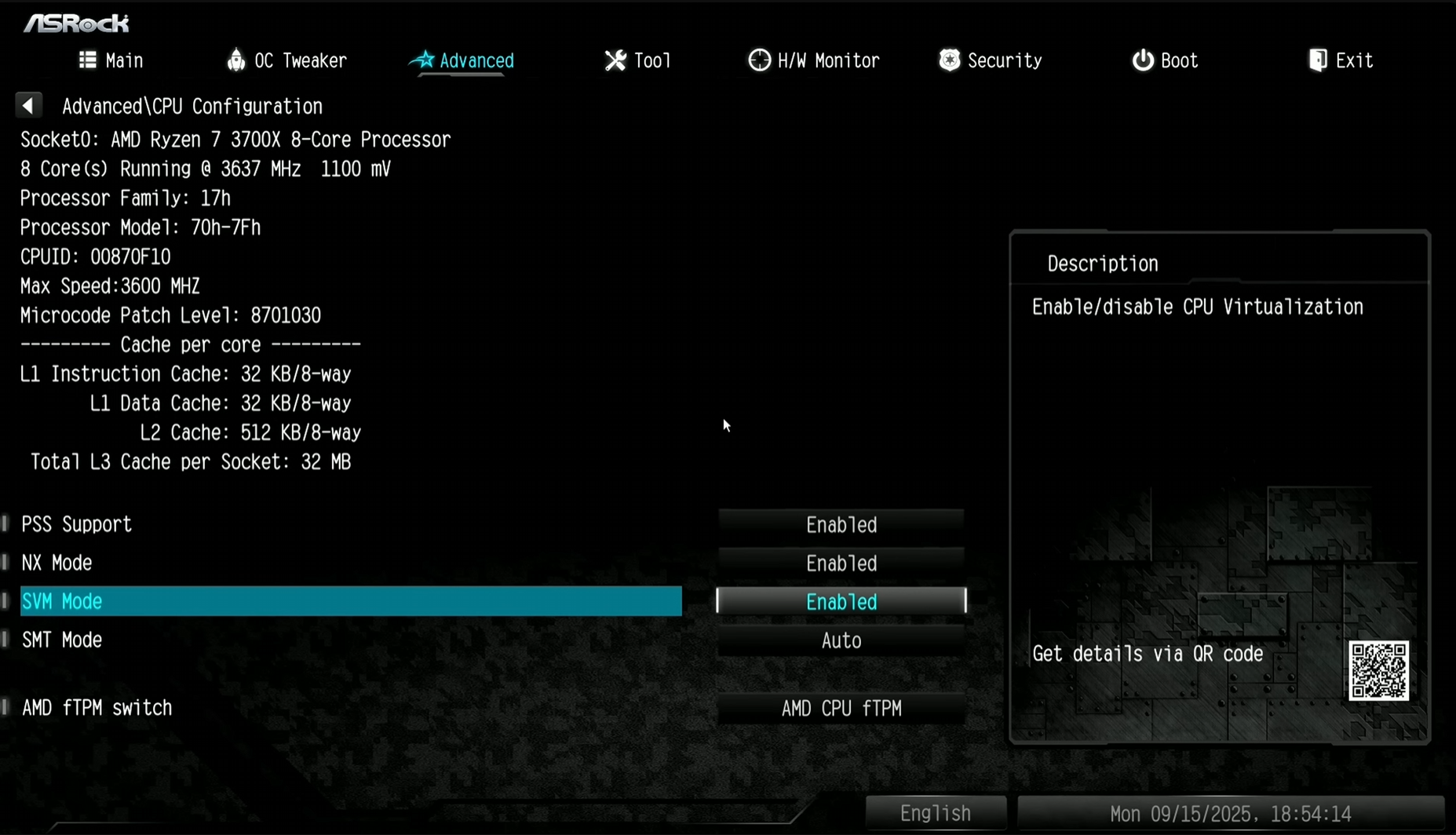Open the PSS Support Enabled dropdown

click(x=841, y=524)
